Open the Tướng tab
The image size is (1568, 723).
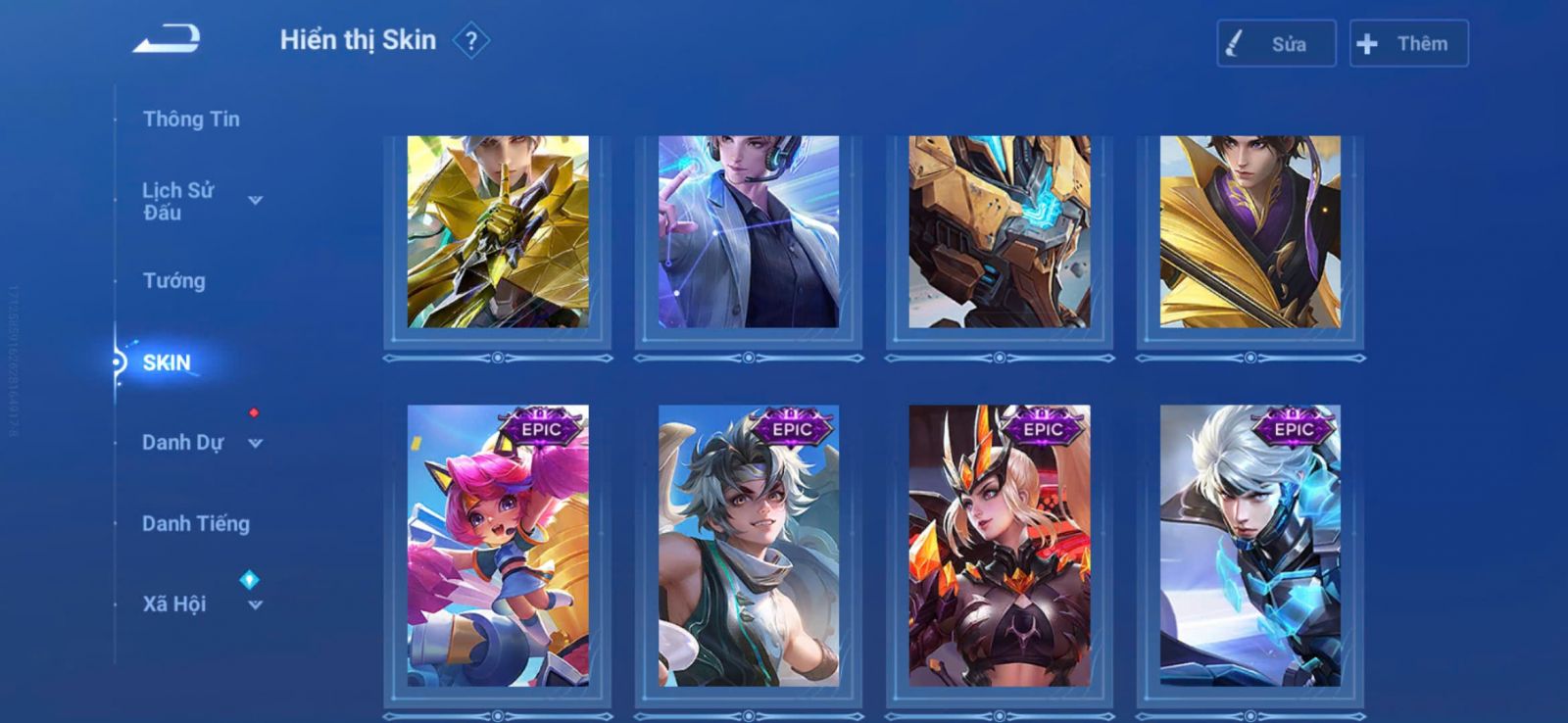point(174,281)
